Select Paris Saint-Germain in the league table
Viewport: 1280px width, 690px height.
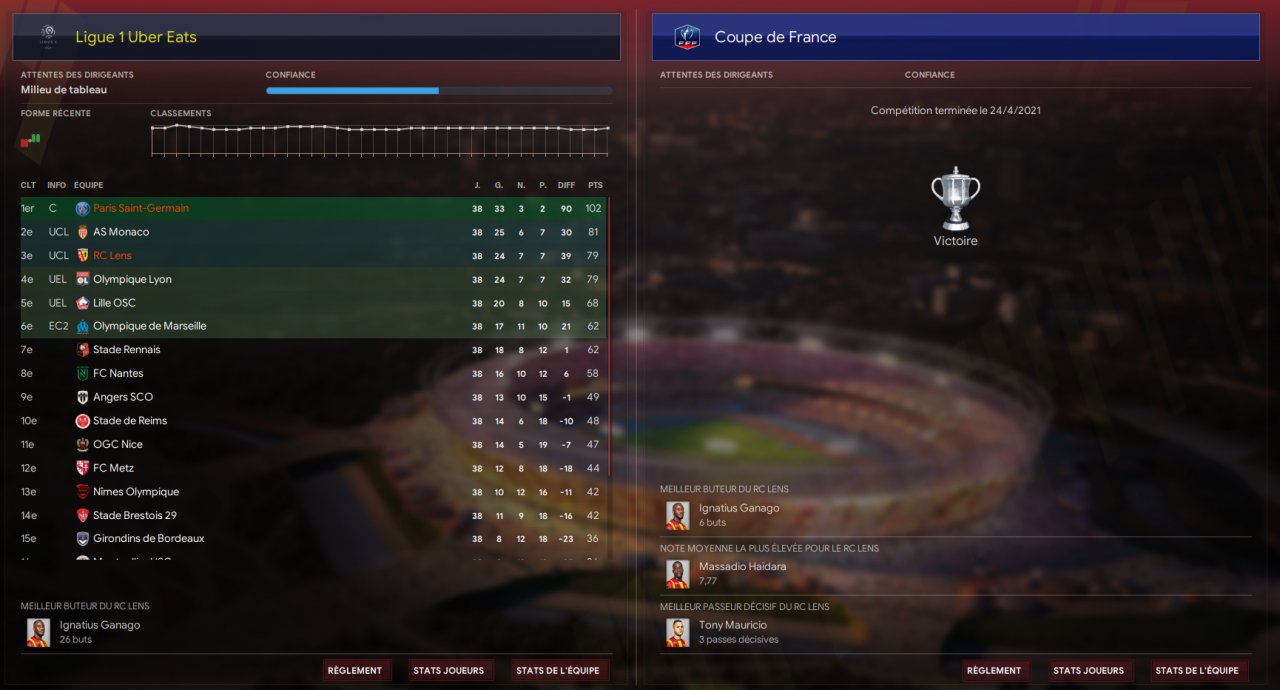140,208
